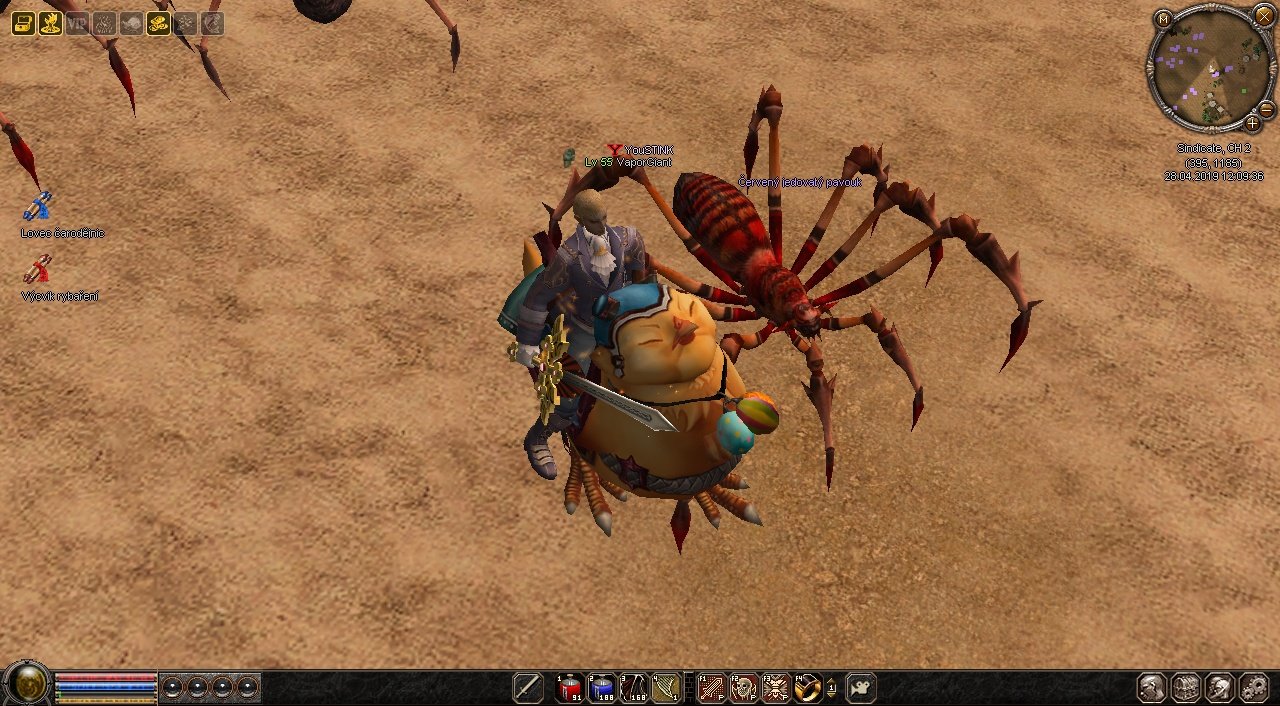Activate the F3 burst skill
Screen dimensions: 1280x706
click(776, 688)
